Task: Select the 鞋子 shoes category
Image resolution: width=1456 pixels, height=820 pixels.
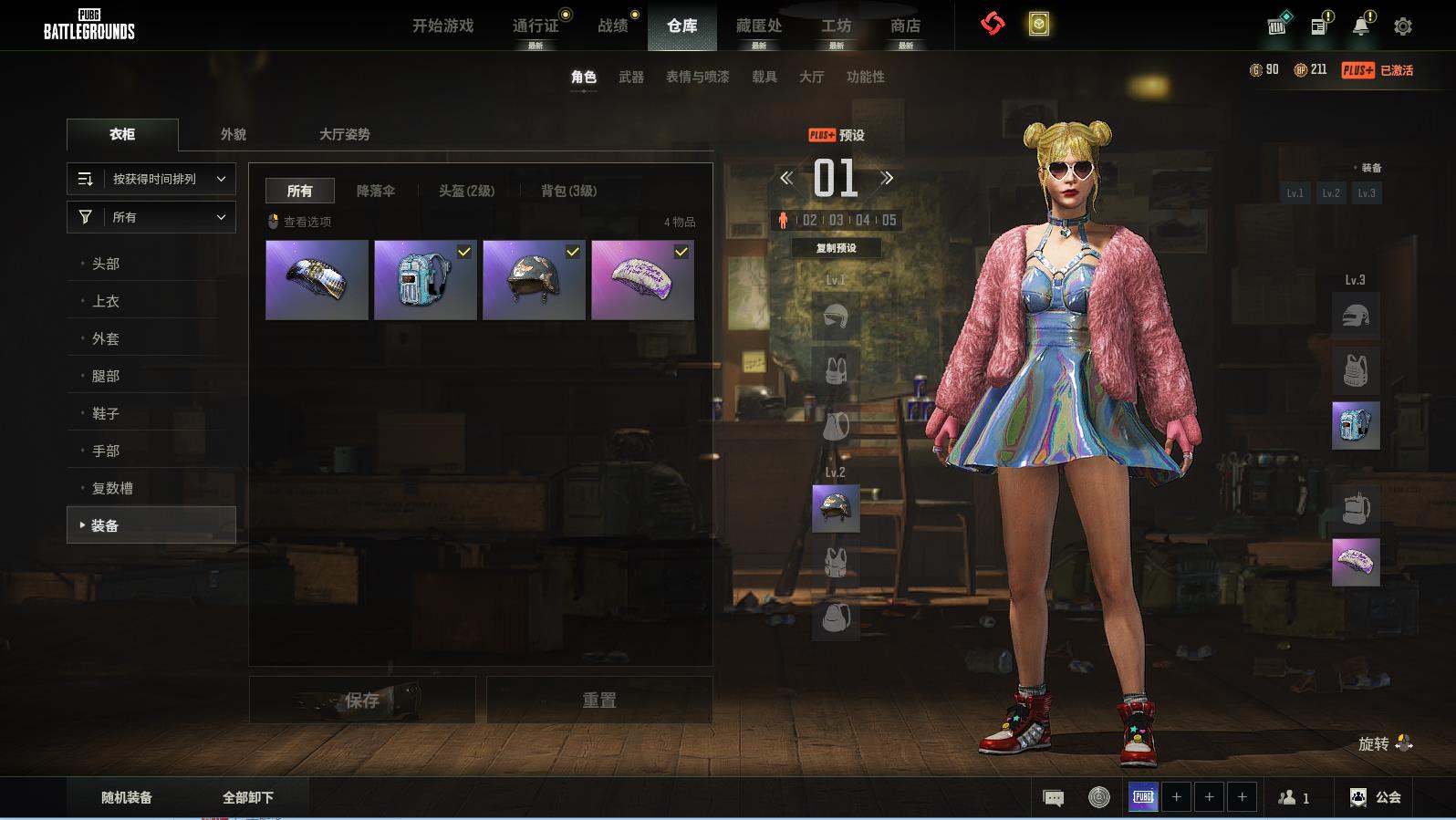Action: pyautogui.click(x=106, y=413)
